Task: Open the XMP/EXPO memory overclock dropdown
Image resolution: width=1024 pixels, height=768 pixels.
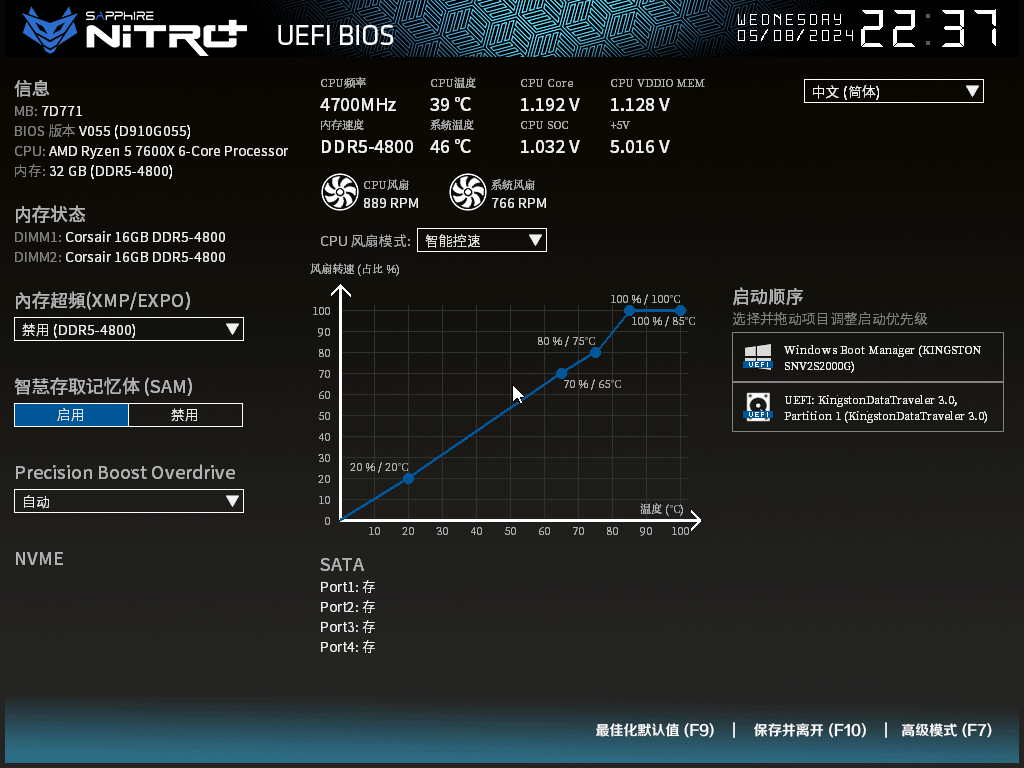Action: pos(129,329)
